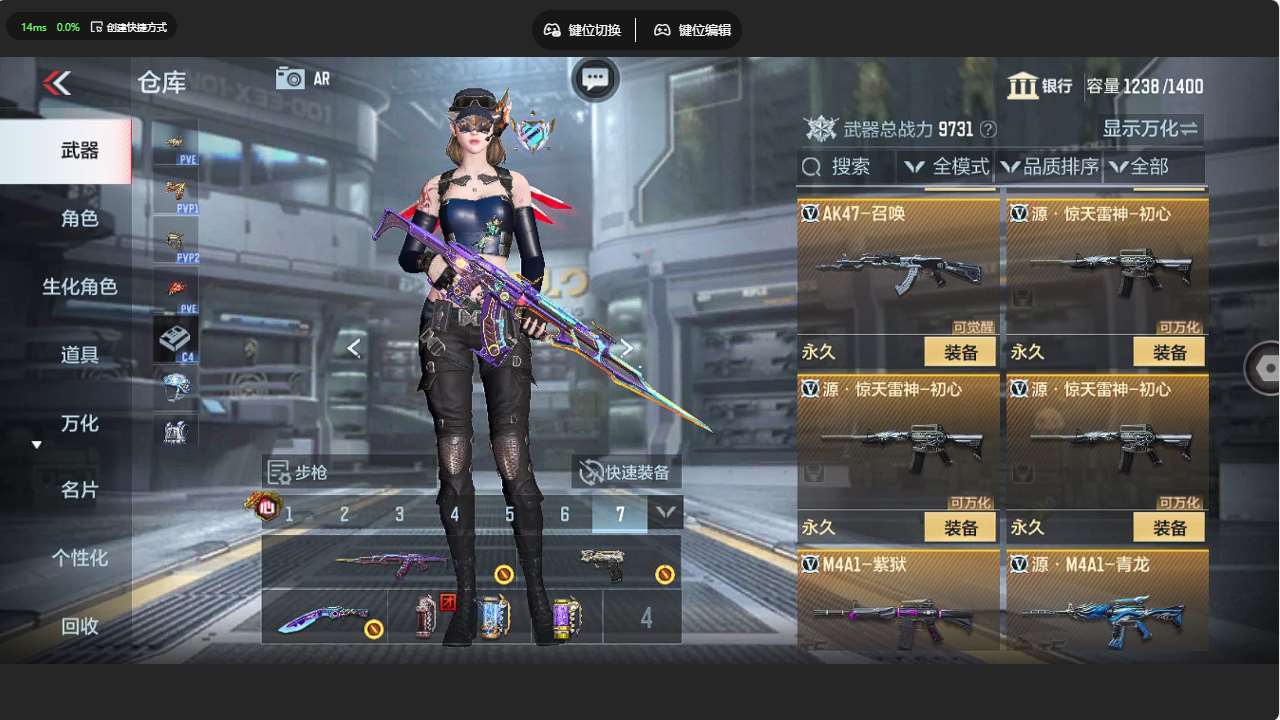This screenshot has height=720, width=1280.
Task: Open the 全模式 mode filter dropdown
Action: [x=946, y=167]
